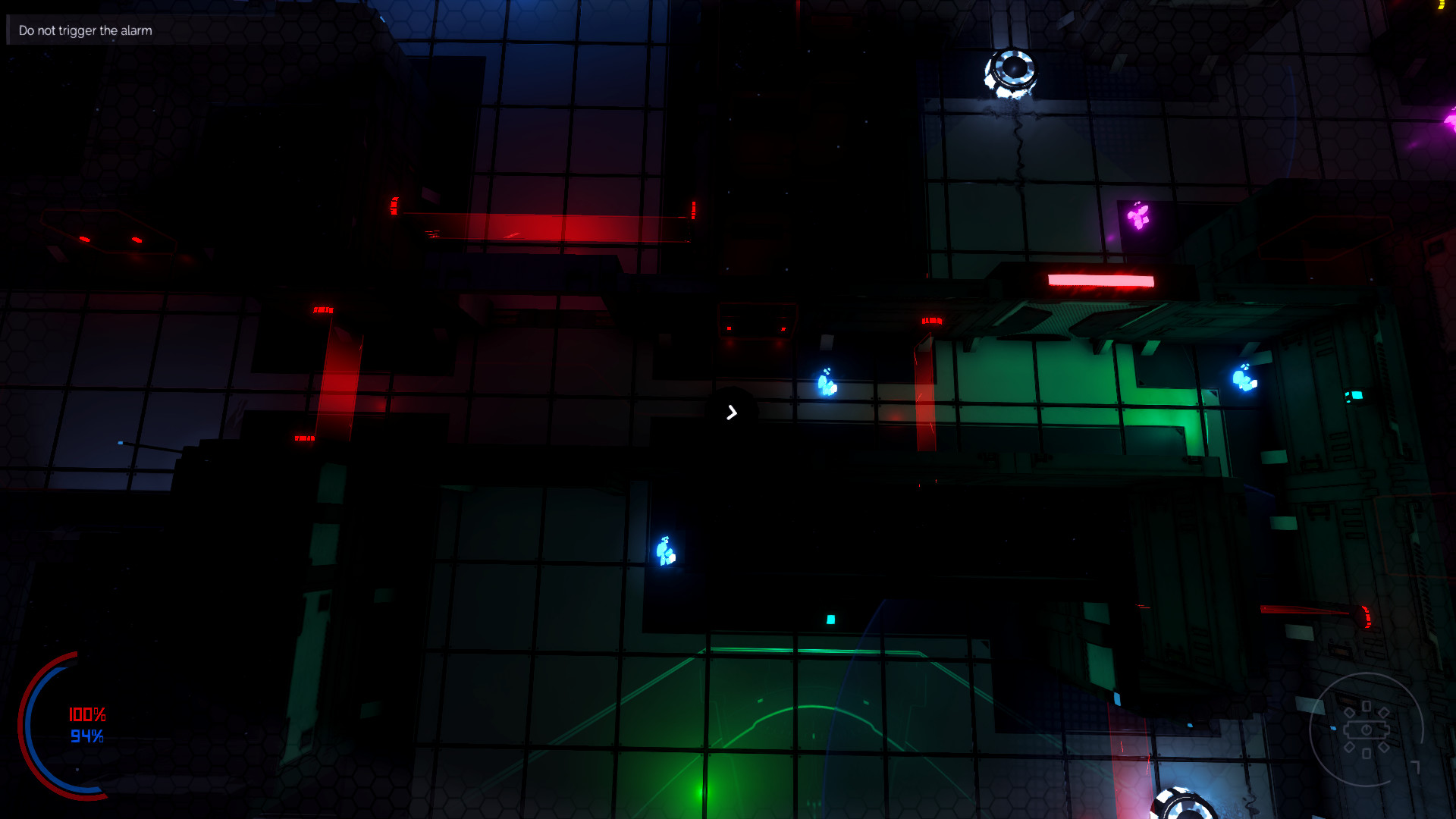The width and height of the screenshot is (1456, 819).
Task: Click the blue 94% energy readout
Action: [87, 734]
